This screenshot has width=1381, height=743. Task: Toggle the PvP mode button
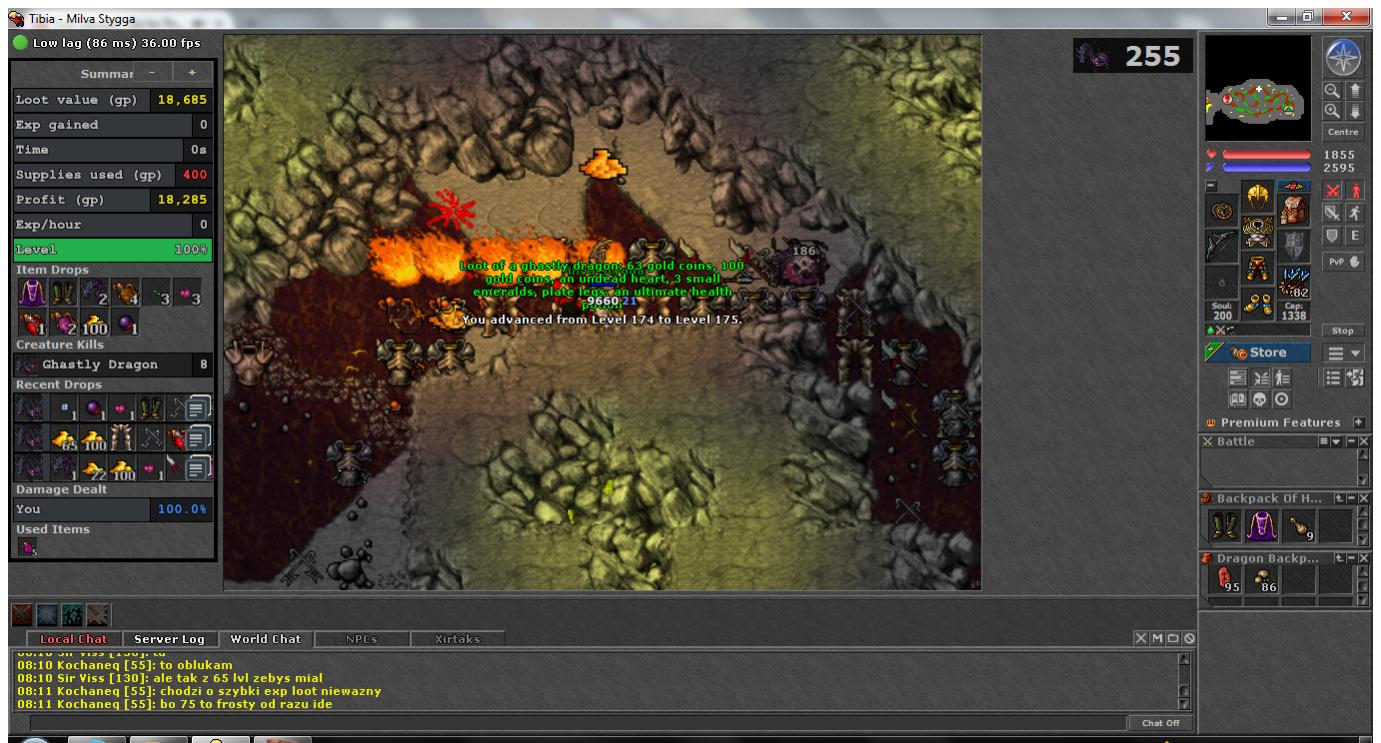(x=1342, y=262)
